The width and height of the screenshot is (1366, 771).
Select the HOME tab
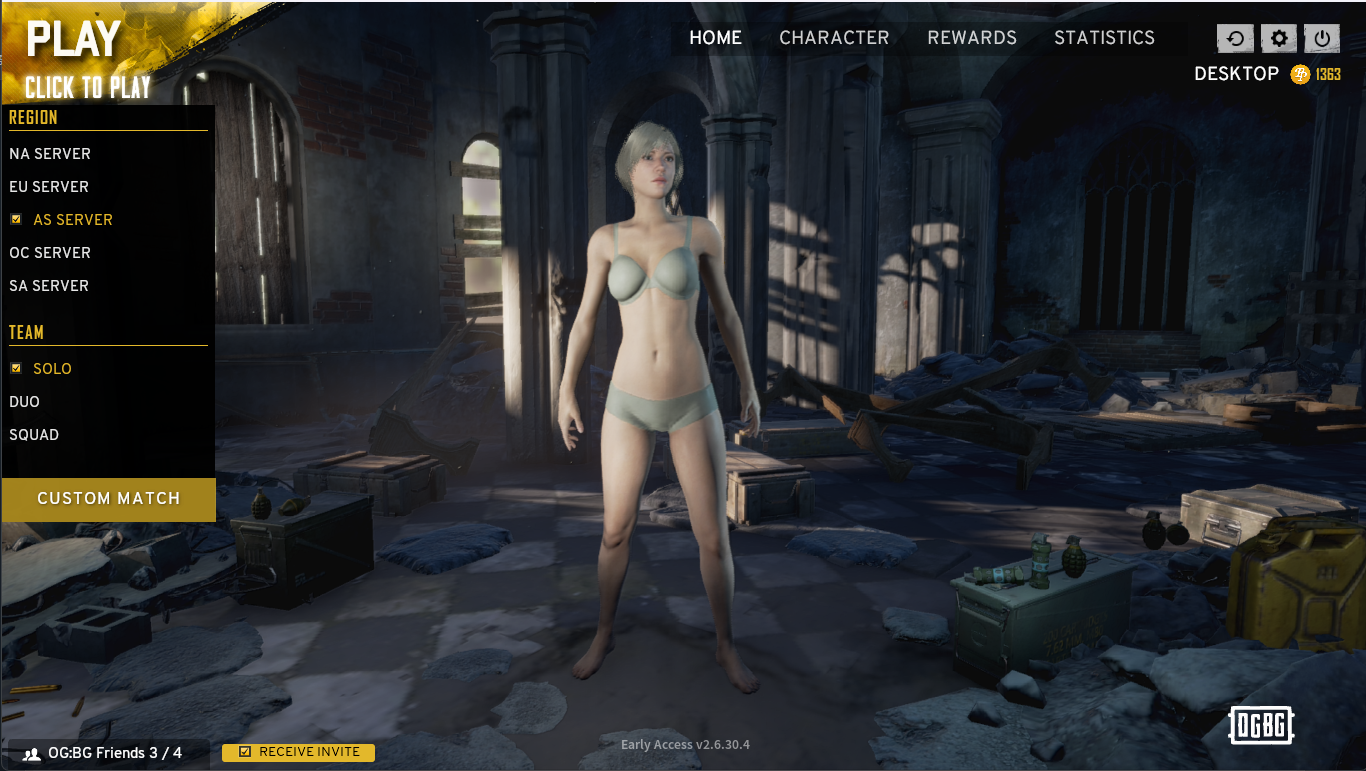pos(715,38)
